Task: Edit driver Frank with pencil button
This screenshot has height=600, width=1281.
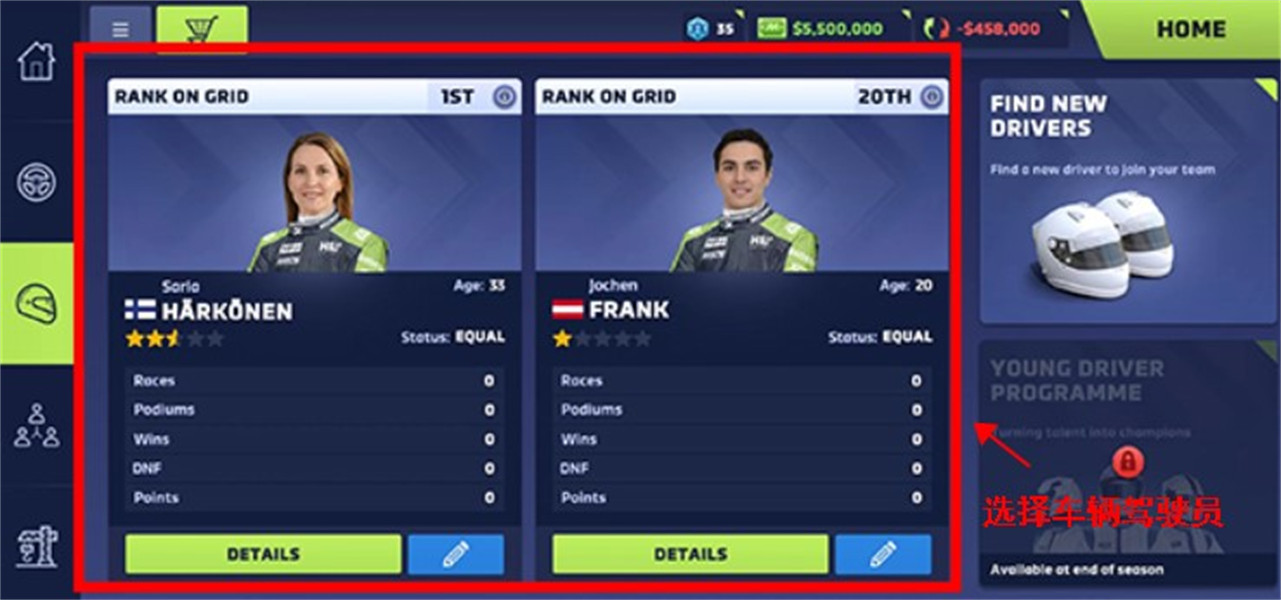Action: (882, 554)
